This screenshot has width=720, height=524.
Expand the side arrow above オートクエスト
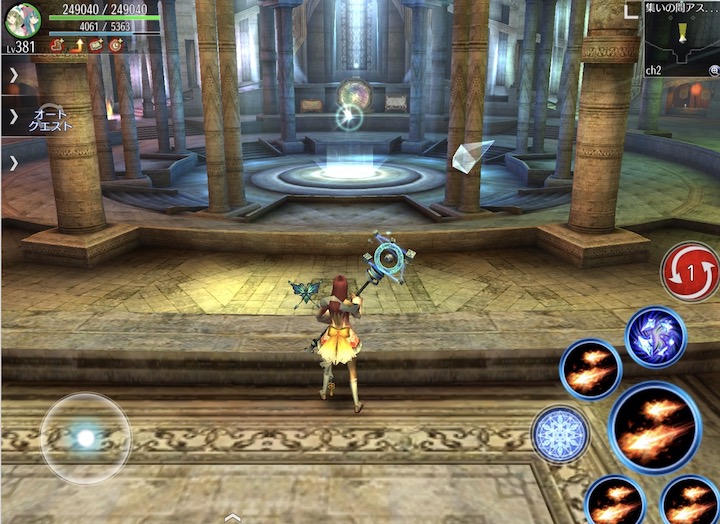[x=13, y=74]
